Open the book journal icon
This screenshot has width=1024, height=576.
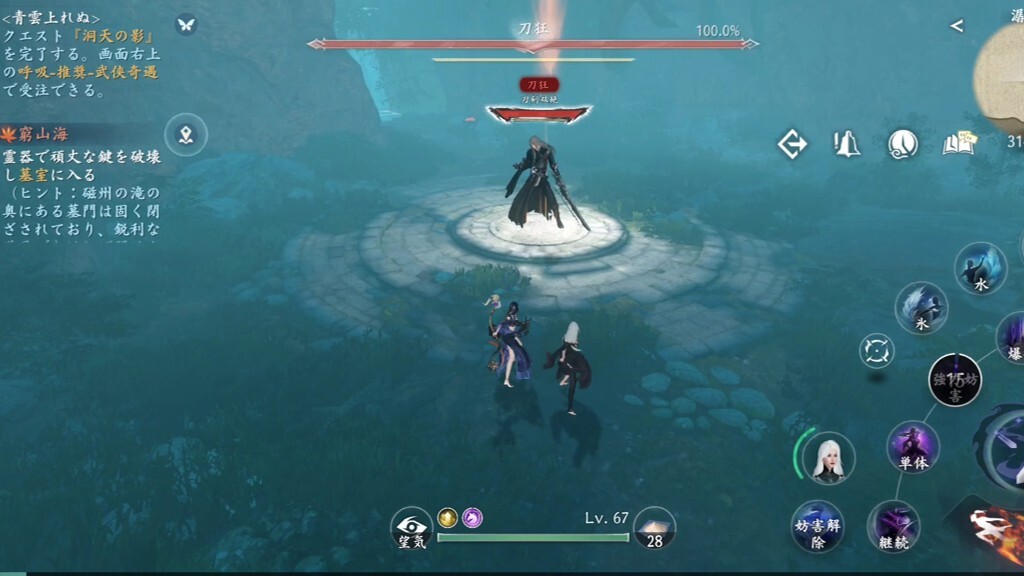pos(958,144)
